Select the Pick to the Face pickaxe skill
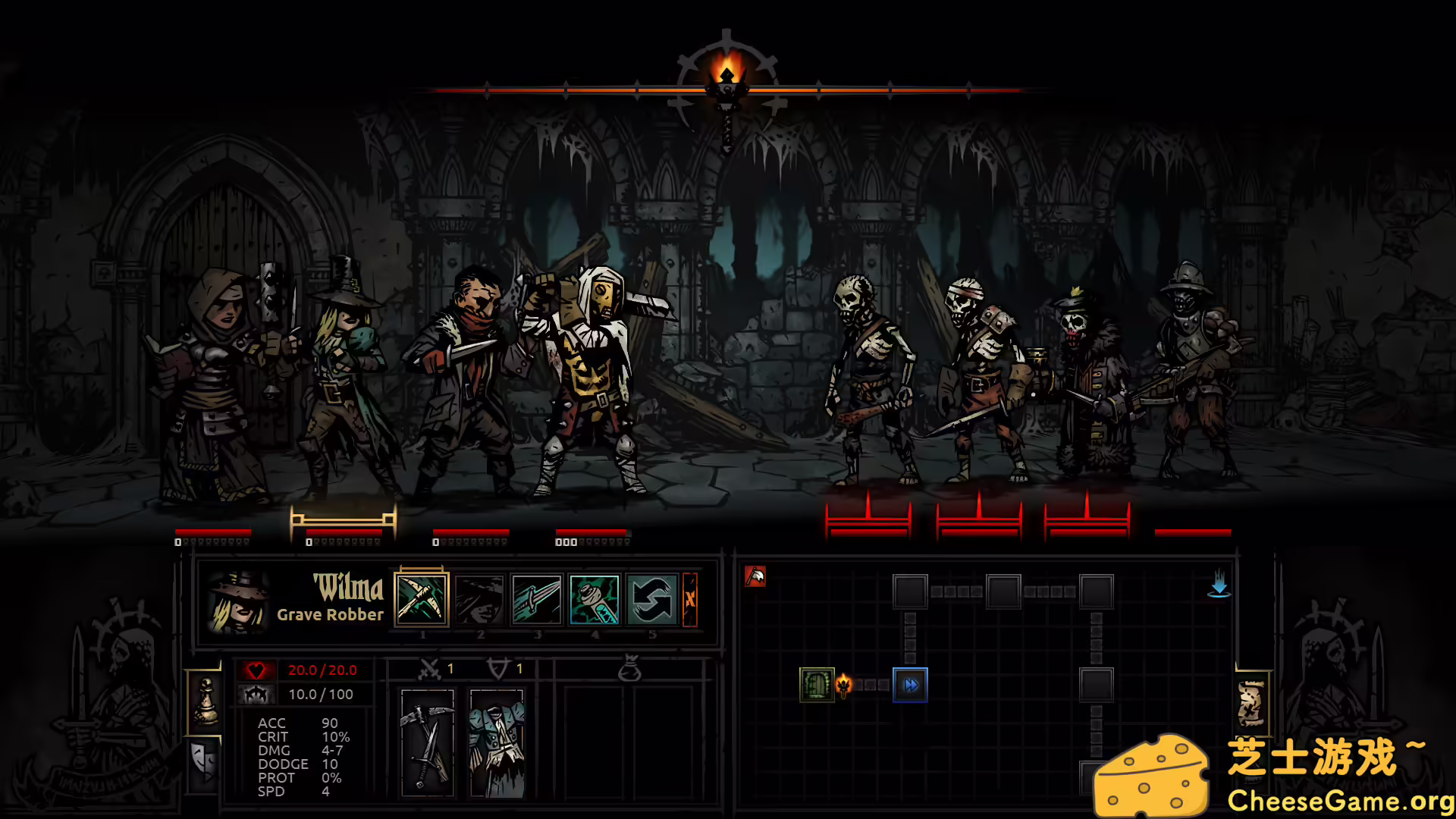 pyautogui.click(x=422, y=599)
